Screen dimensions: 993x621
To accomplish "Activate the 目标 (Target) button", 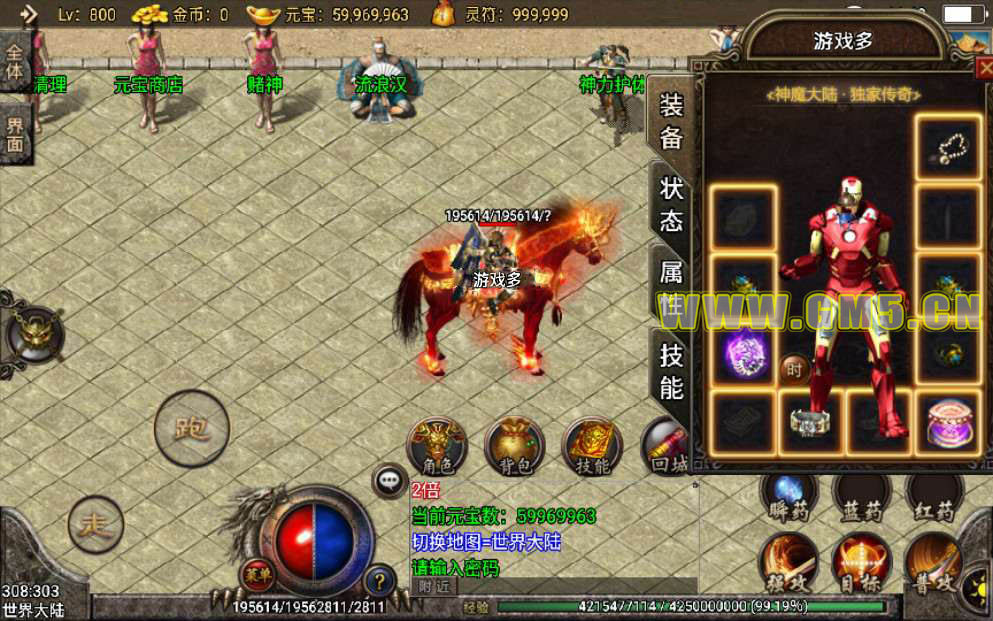I will click(860, 563).
